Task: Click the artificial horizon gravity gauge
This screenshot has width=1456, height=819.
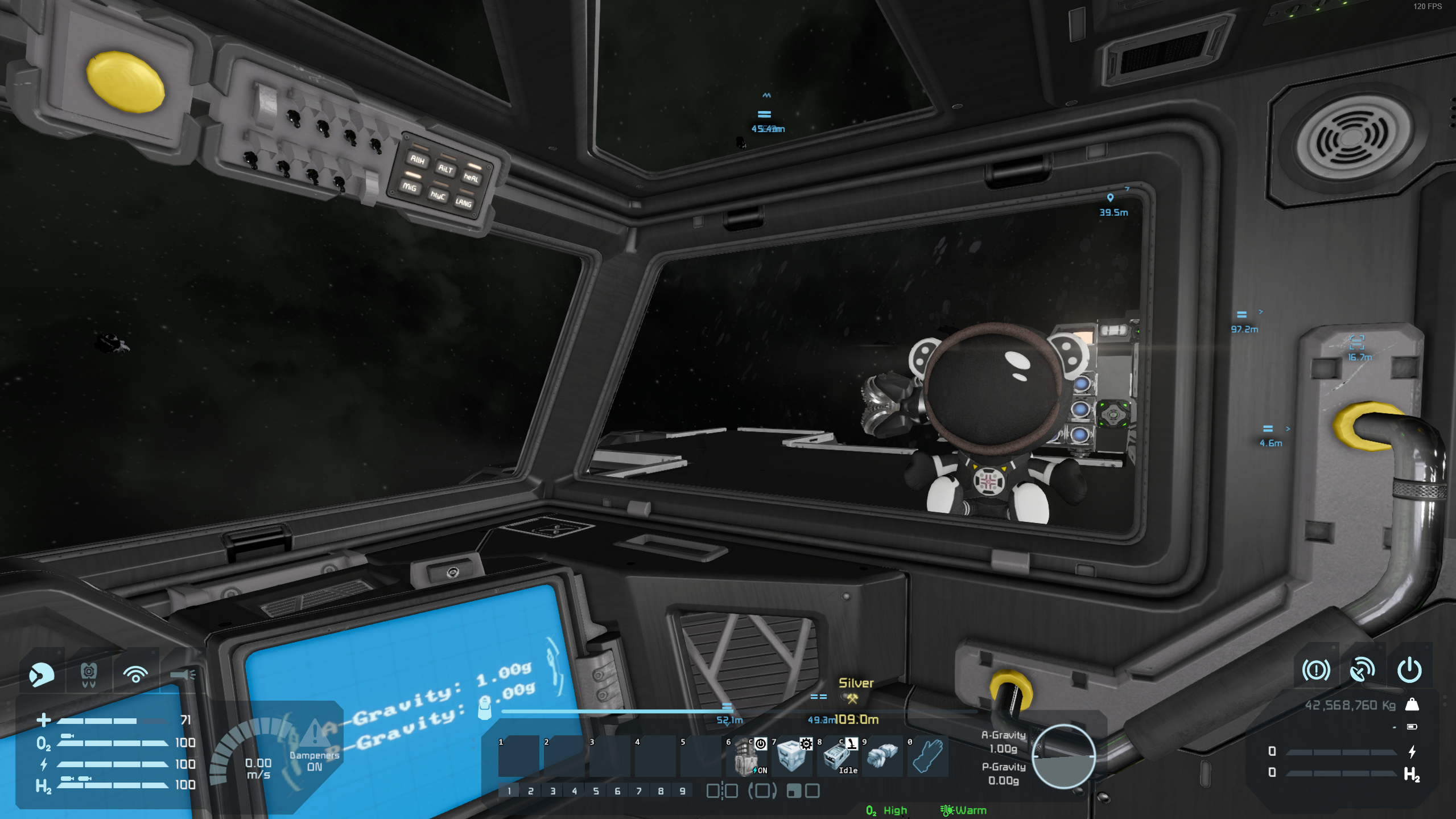Action: 1063,756
